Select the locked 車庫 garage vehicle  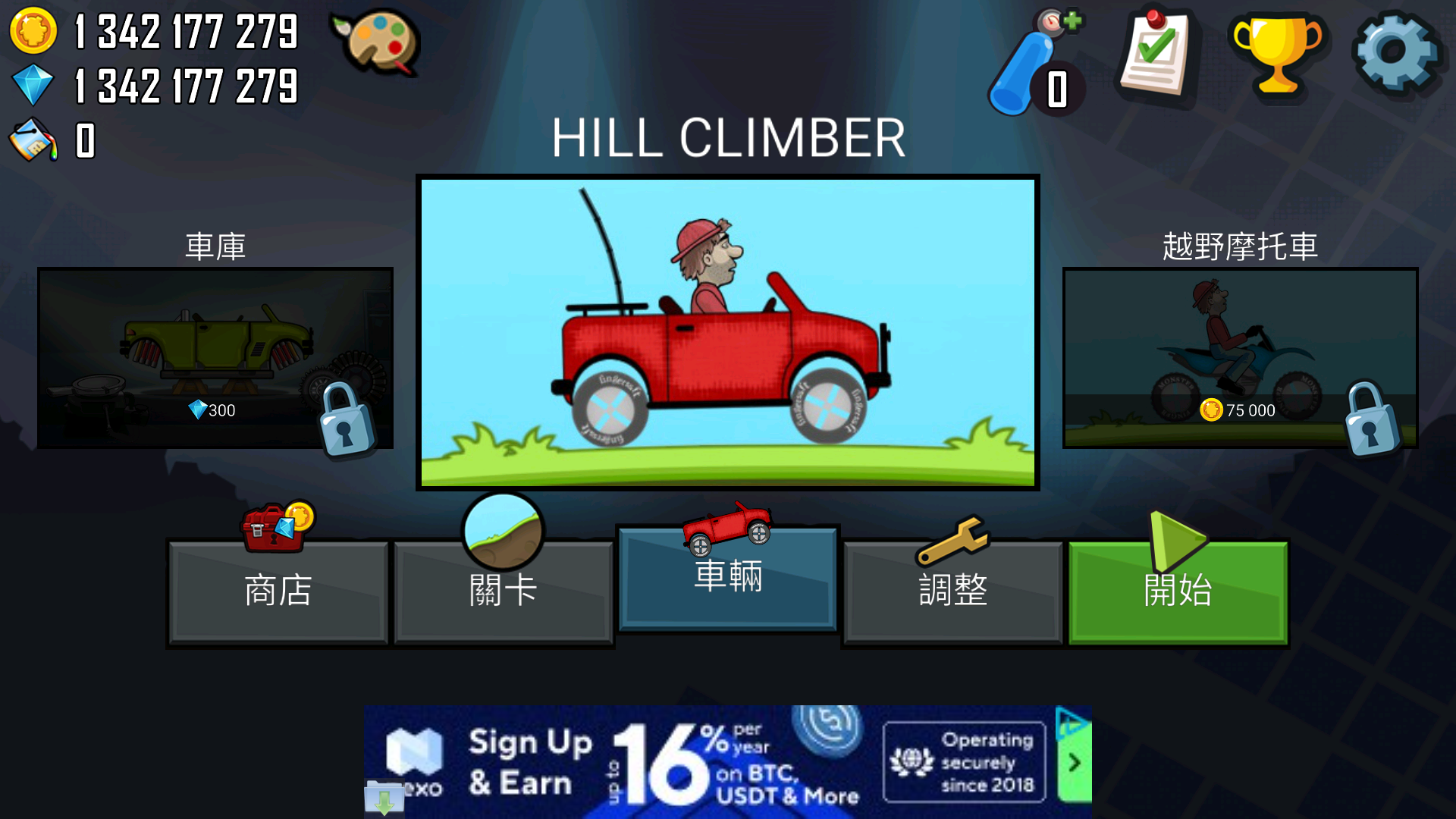(x=215, y=357)
